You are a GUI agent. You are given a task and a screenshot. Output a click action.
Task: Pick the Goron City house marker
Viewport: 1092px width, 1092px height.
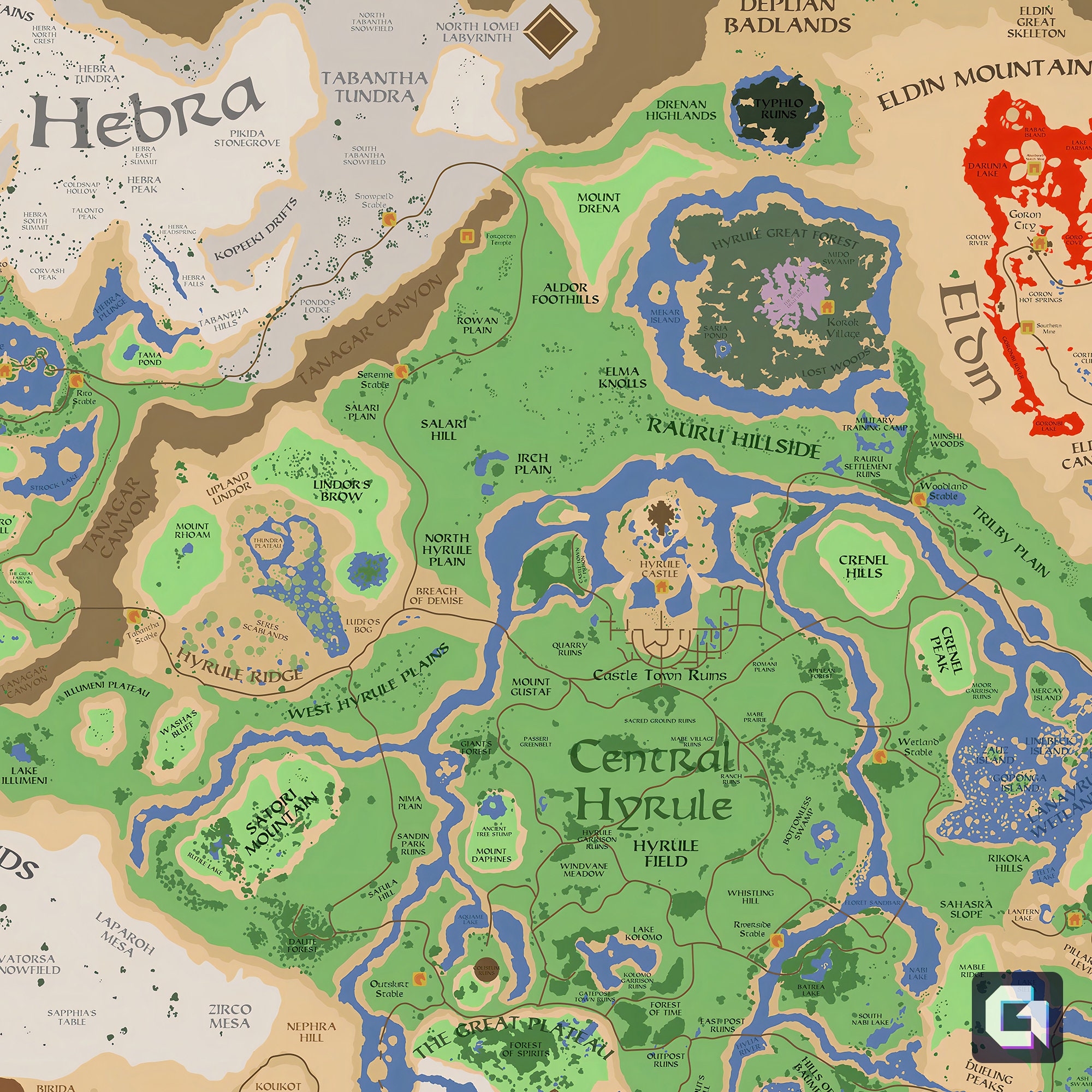pyautogui.click(x=1038, y=243)
